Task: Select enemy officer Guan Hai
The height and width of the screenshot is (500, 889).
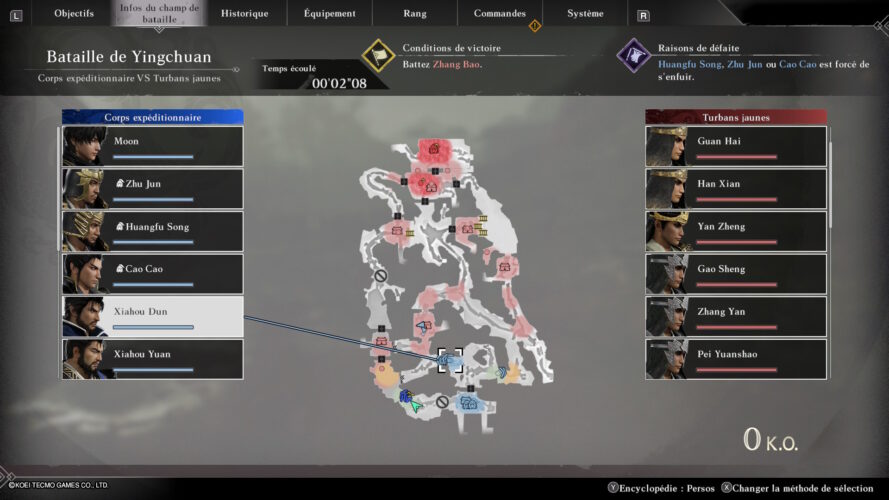Action: point(736,146)
